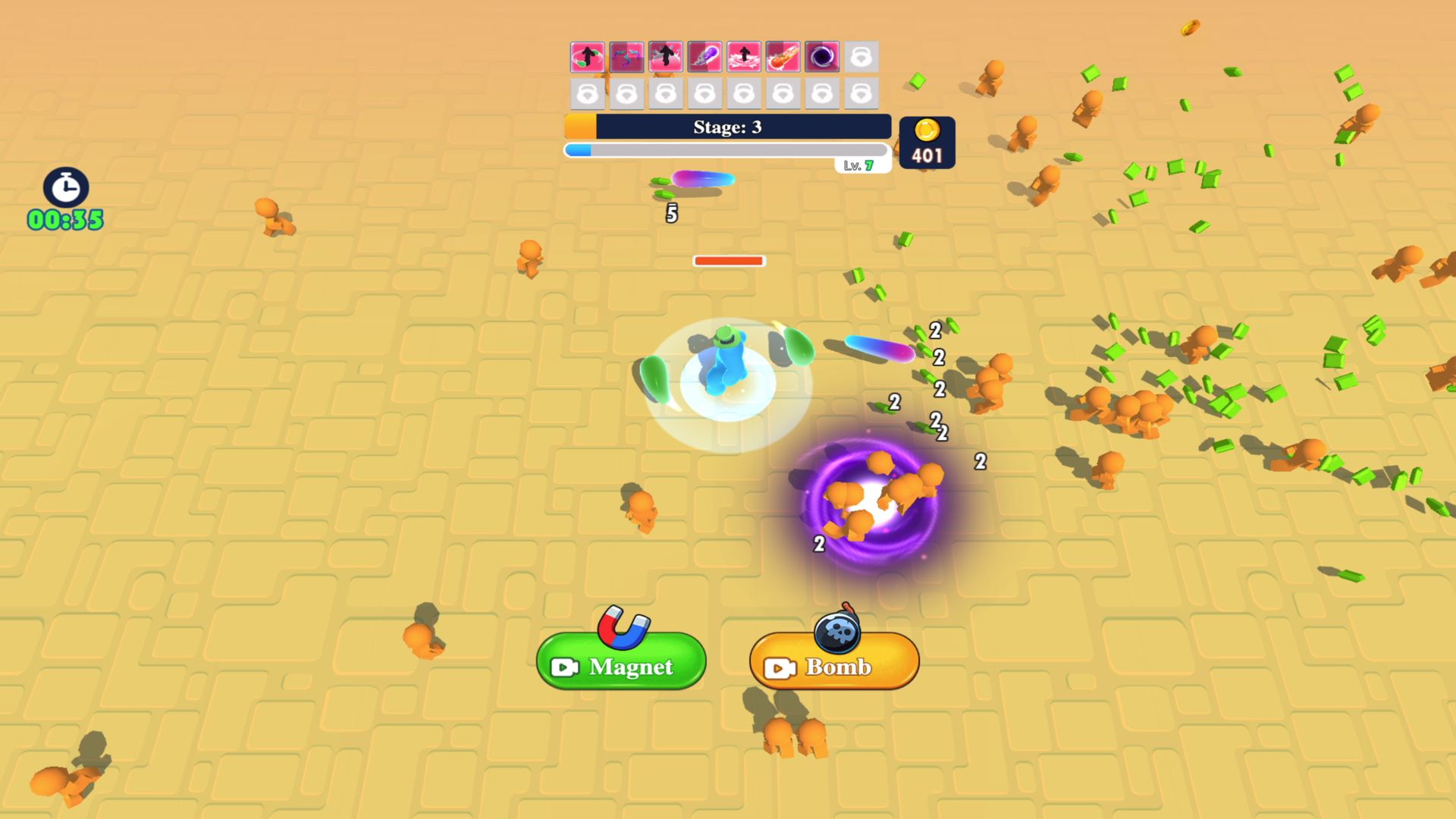Select the black hole skill icon
Screen dimensions: 1456x819
(x=824, y=55)
